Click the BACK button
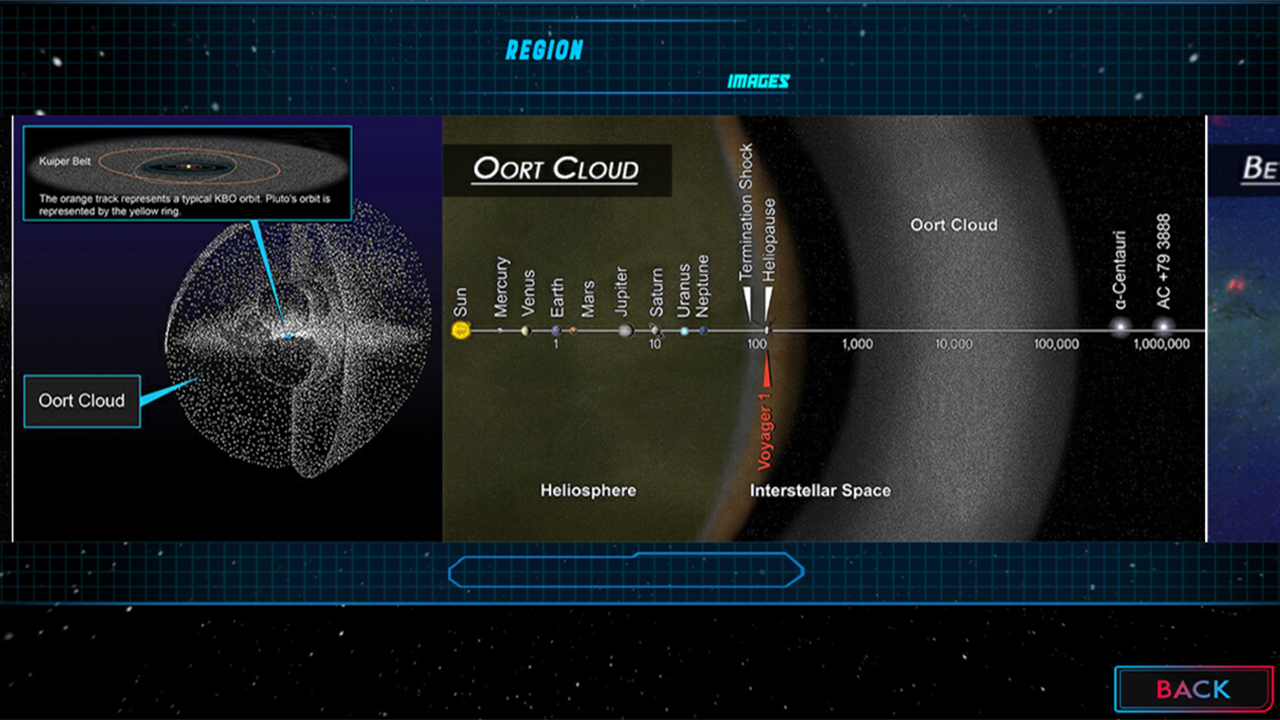The width and height of the screenshot is (1280, 720). click(x=1193, y=688)
